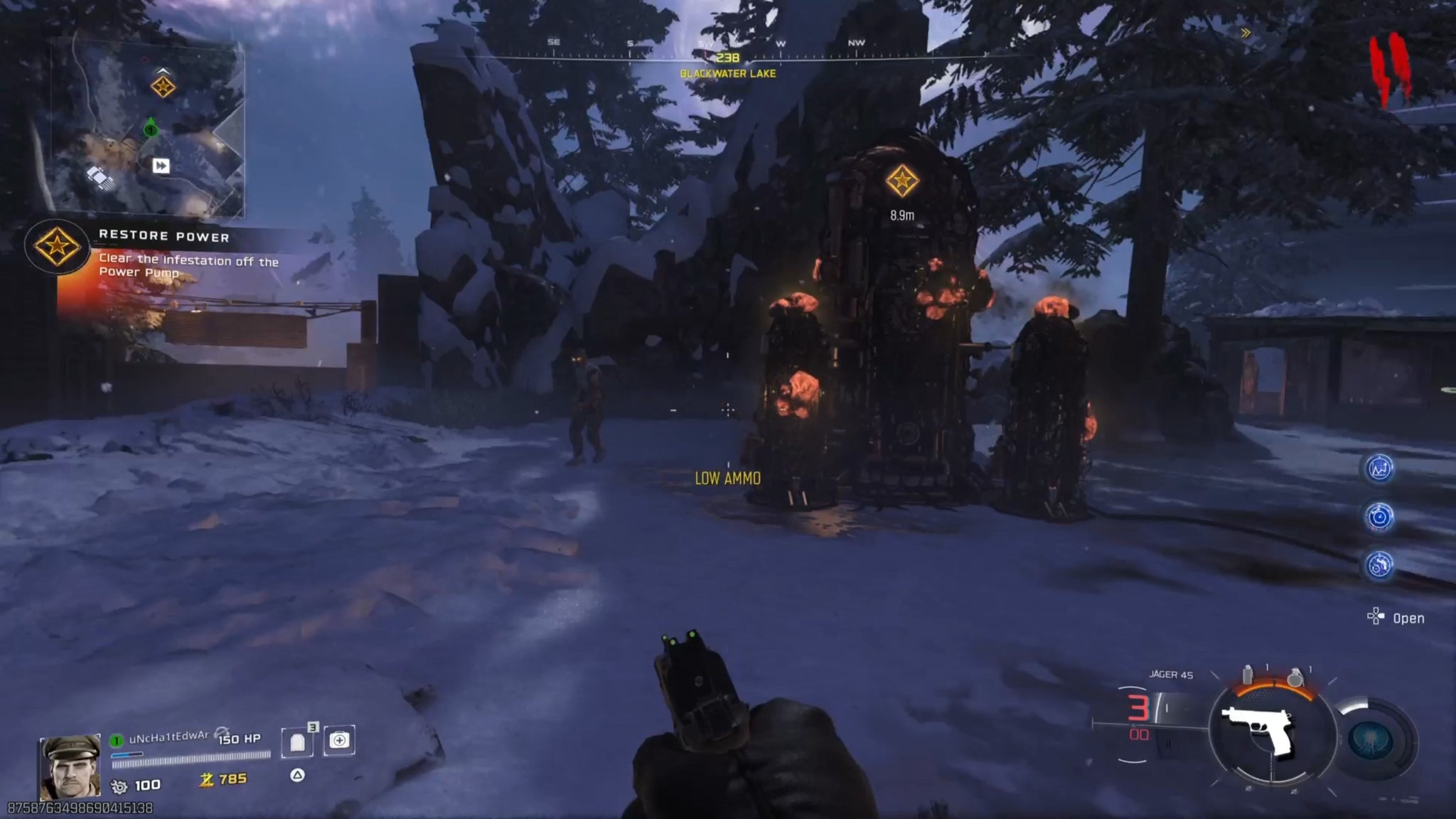Use the medkit item slot
The height and width of the screenshot is (819, 1456).
[x=339, y=741]
